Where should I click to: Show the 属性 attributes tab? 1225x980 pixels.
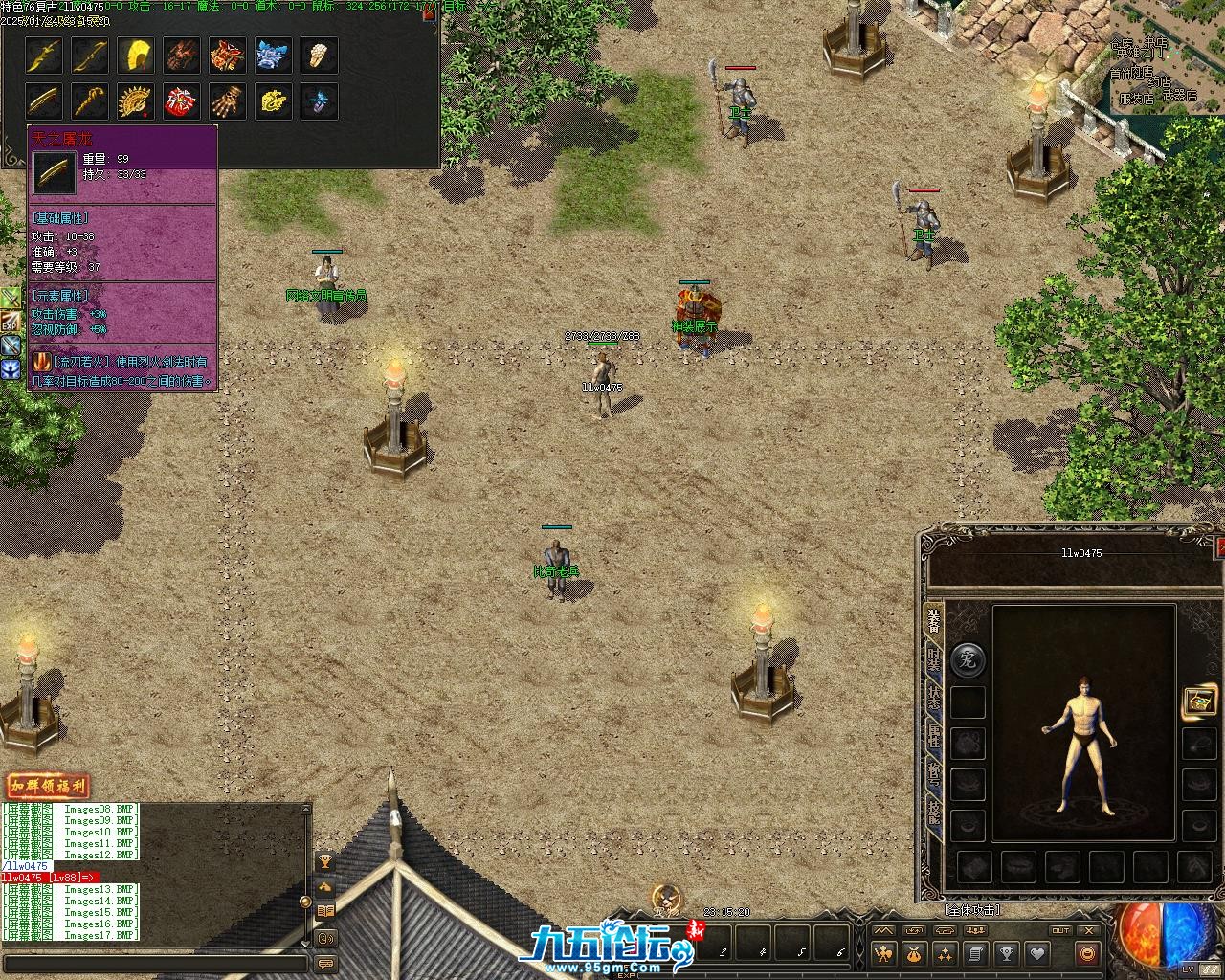click(933, 737)
